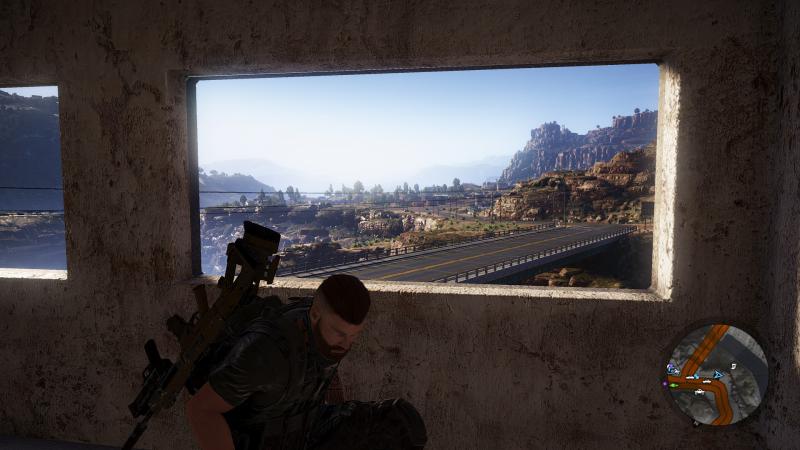Select the blue player arrow on the minimap
Viewport: 800px width, 450px height.
717,374
